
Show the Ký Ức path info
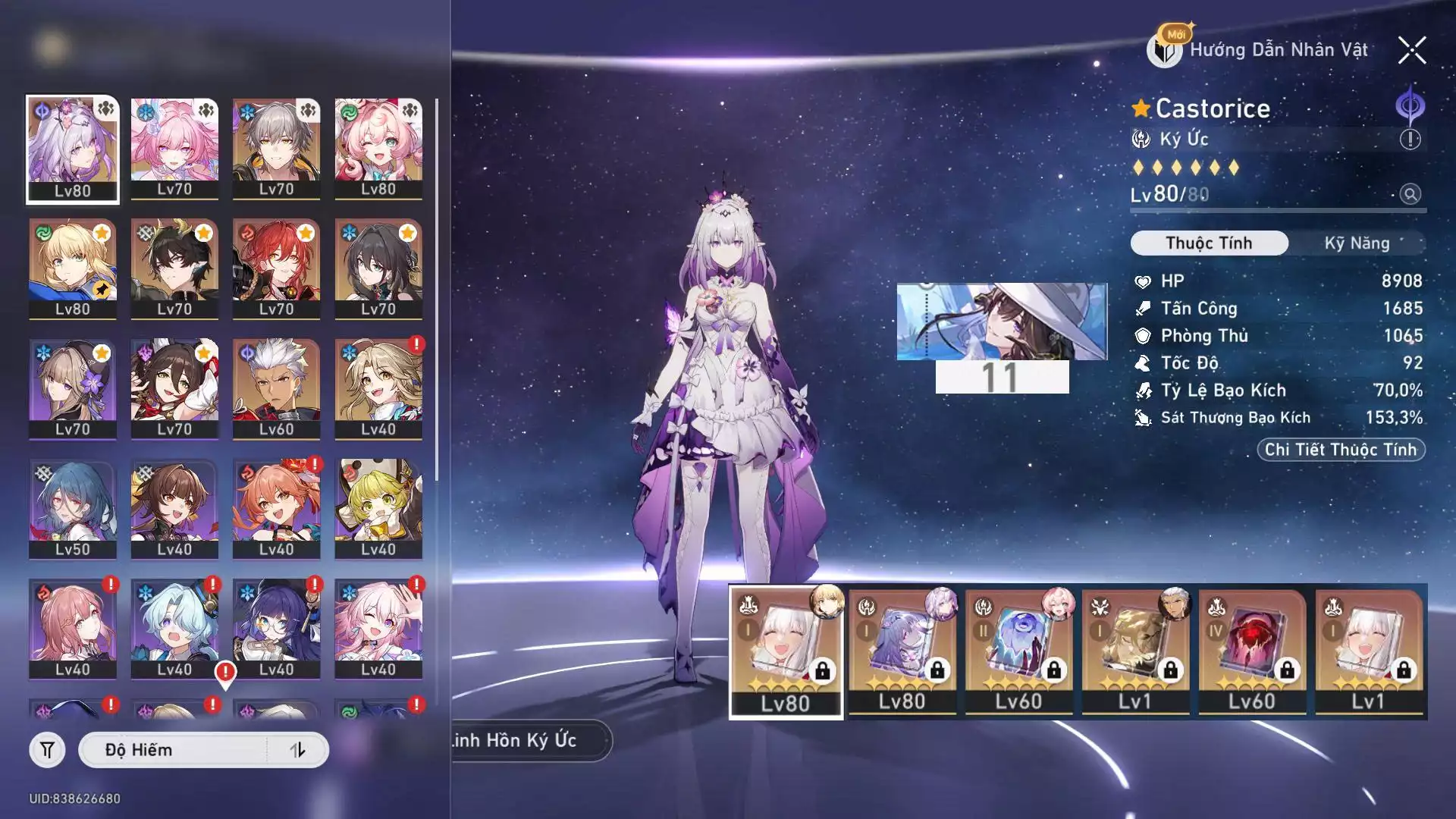[x=1410, y=140]
